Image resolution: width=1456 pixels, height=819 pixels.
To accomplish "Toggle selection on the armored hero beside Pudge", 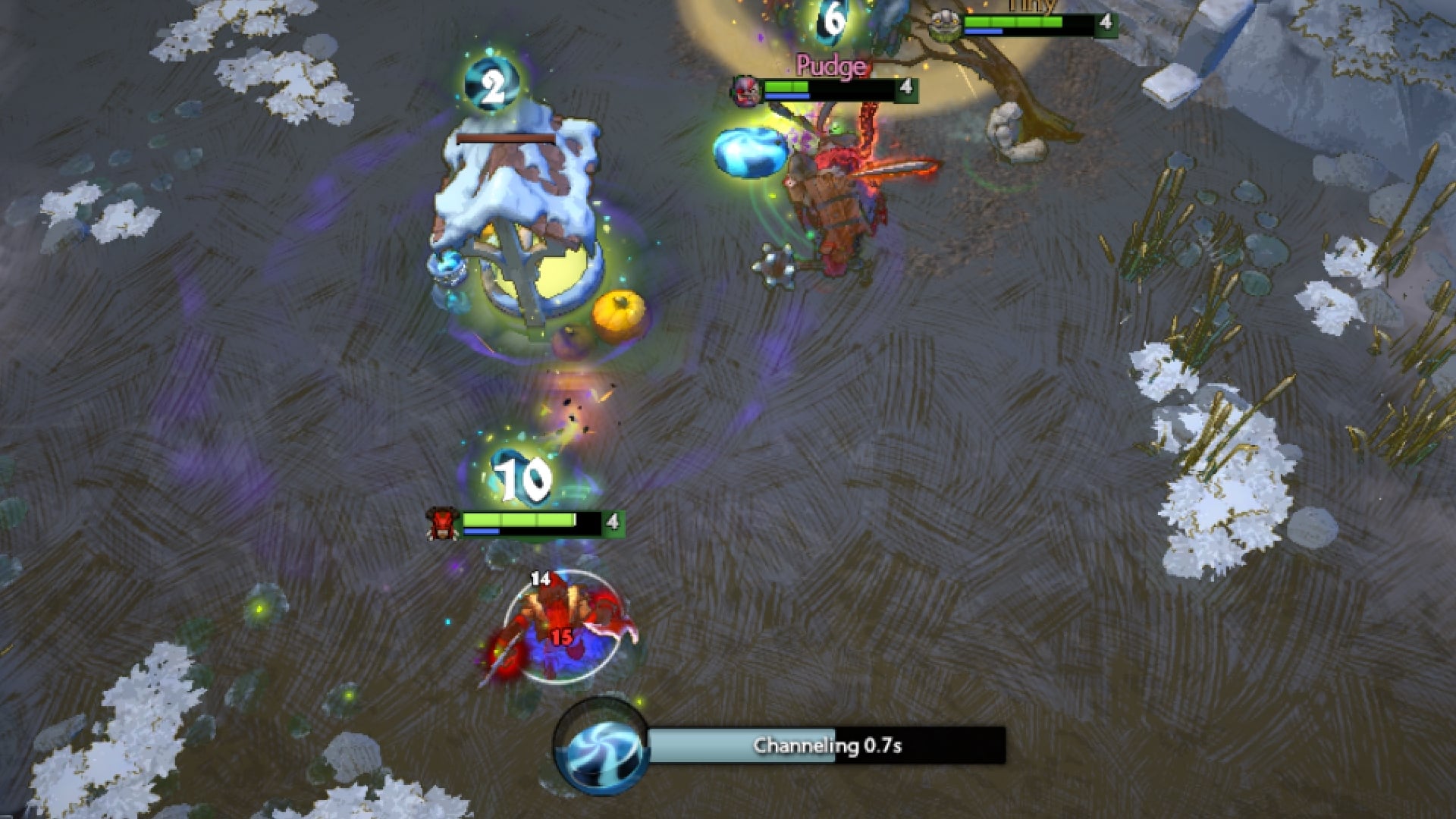I will (834, 220).
